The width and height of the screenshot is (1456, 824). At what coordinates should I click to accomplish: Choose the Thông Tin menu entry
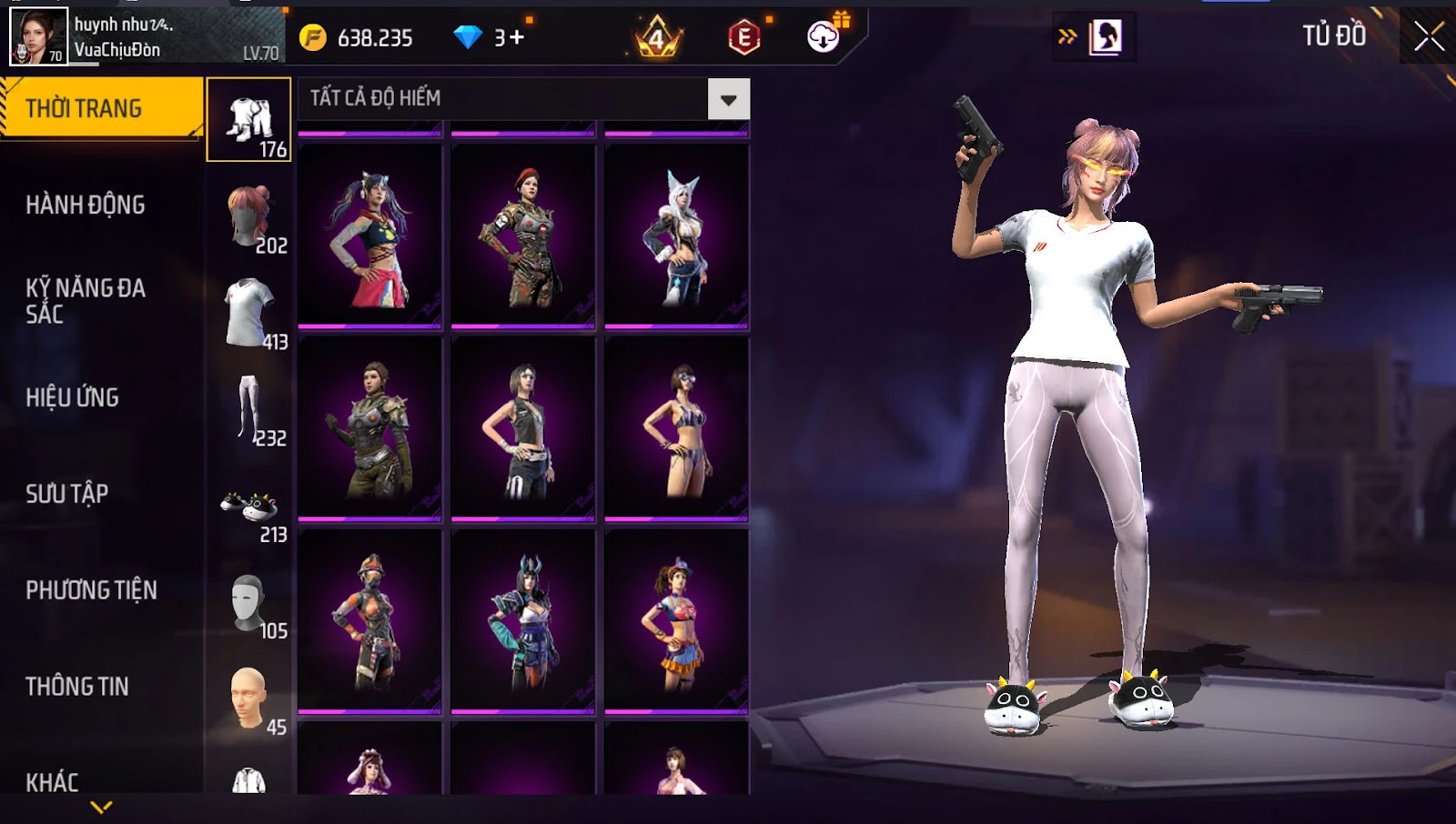[77, 687]
